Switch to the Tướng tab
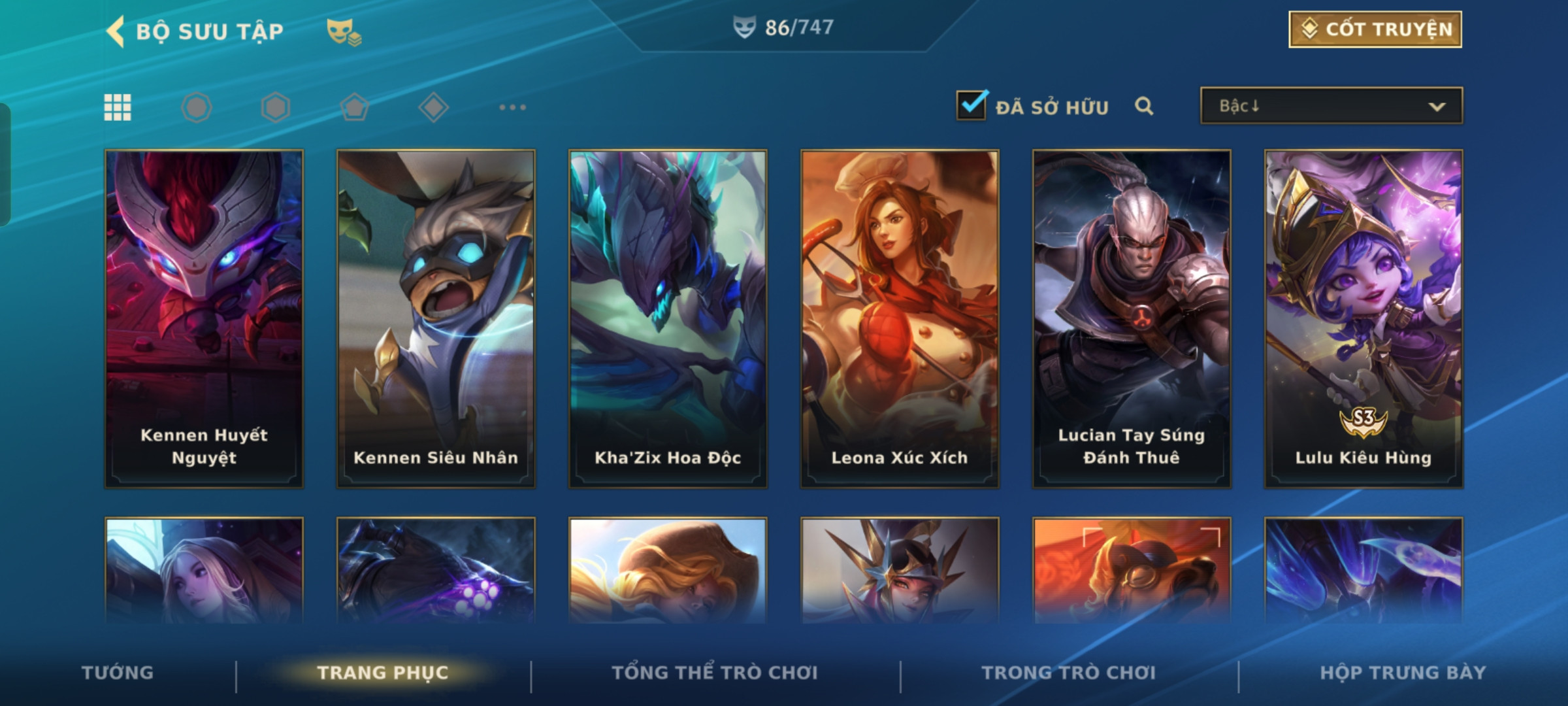This screenshot has height=706, width=1568. (118, 673)
